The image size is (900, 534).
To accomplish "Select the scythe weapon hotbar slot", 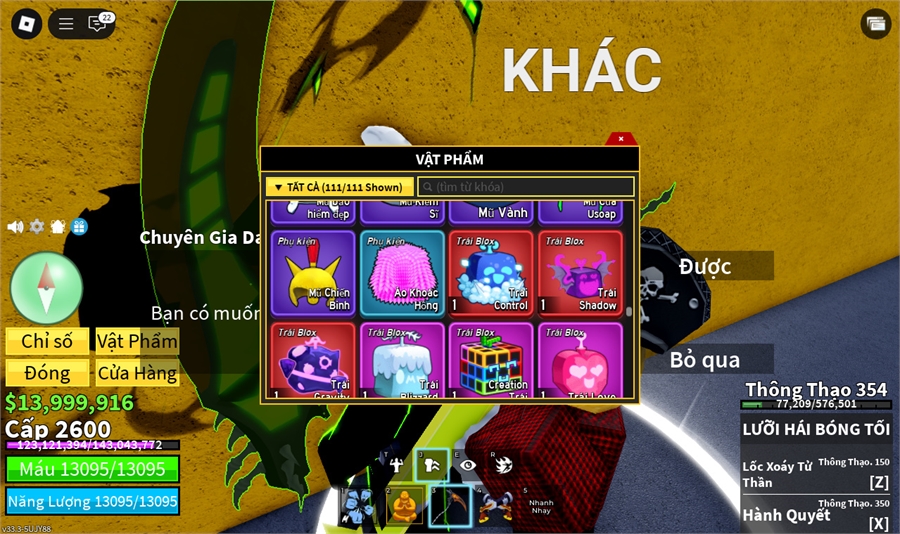I will [x=449, y=507].
